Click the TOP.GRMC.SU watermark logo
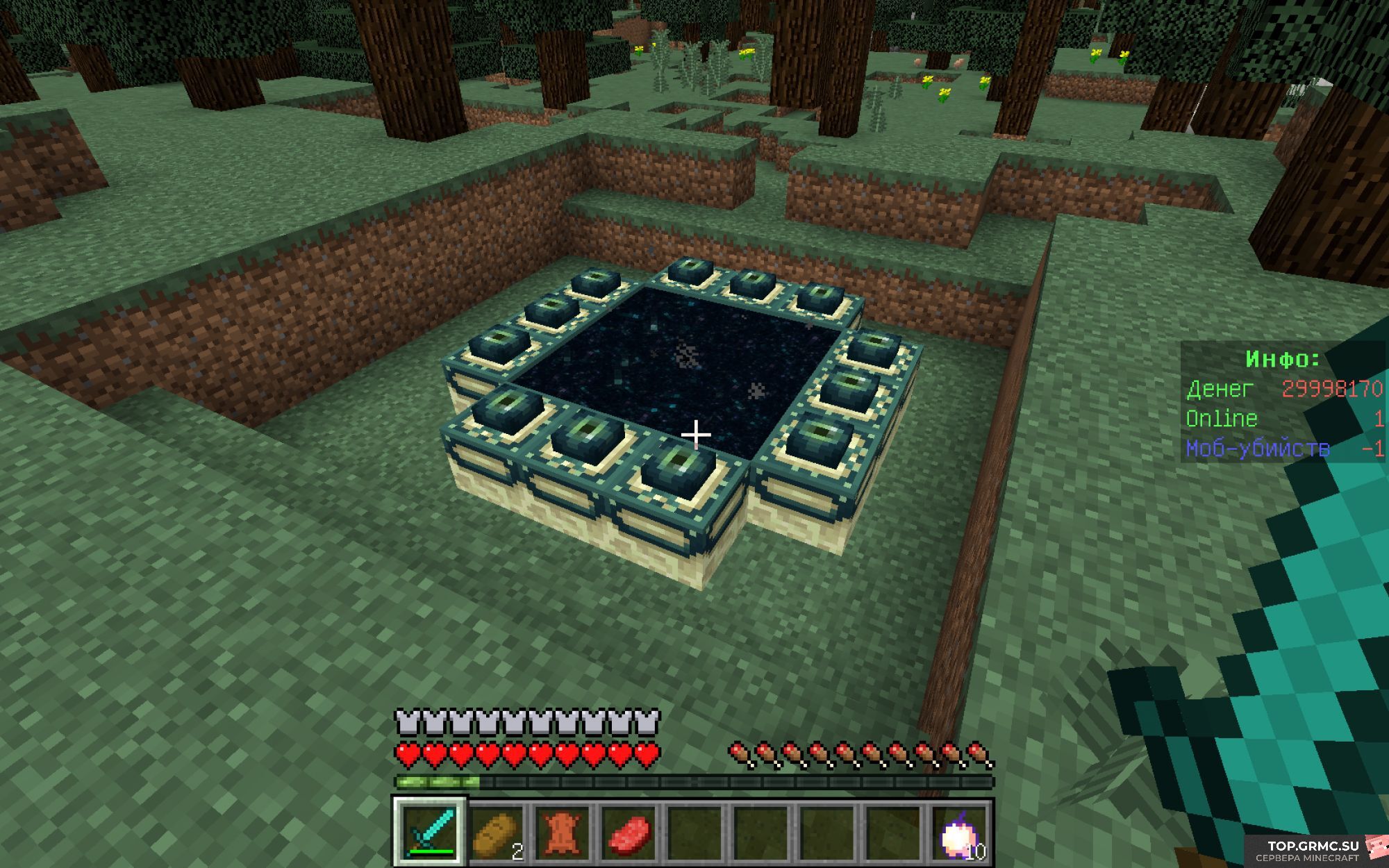The width and height of the screenshot is (1389, 868). pyautogui.click(x=1314, y=850)
